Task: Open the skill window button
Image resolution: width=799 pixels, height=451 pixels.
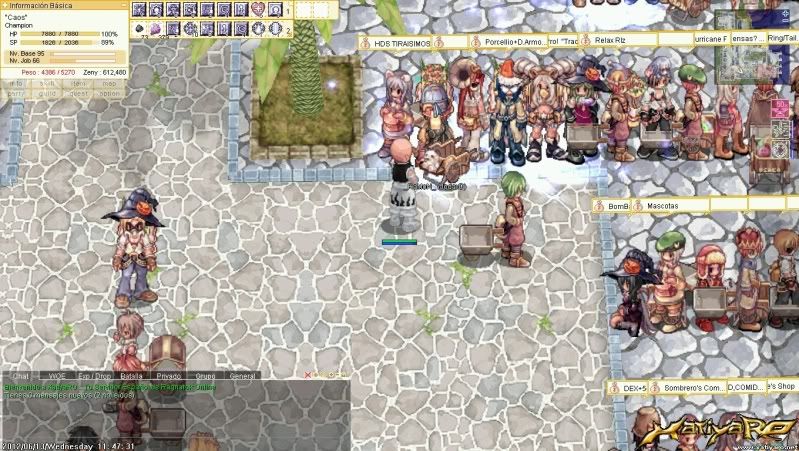Action: [47, 84]
